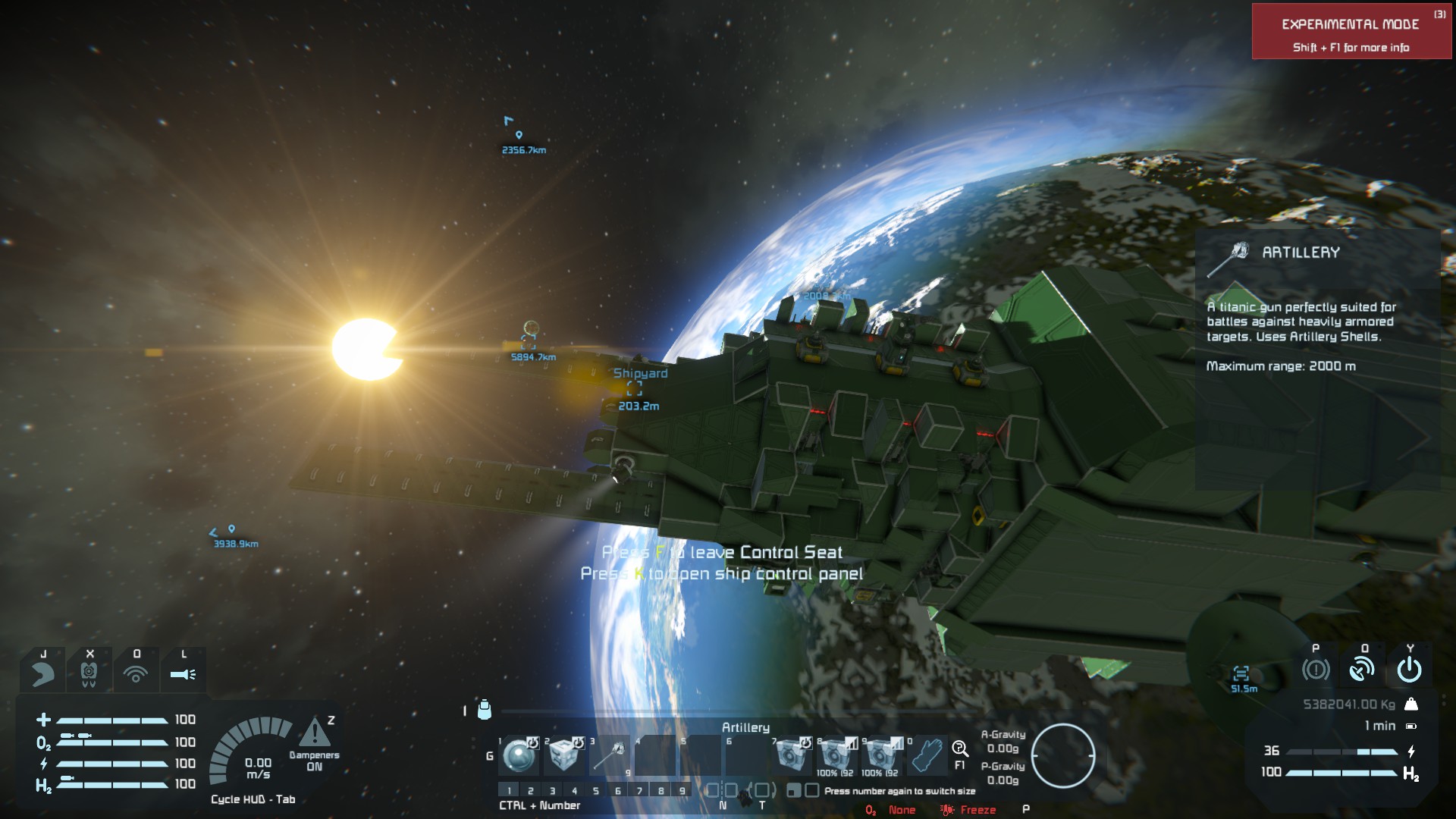Screen dimensions: 1456x819
Task: Toggle the broadcasting signal icon
Action: point(136,673)
